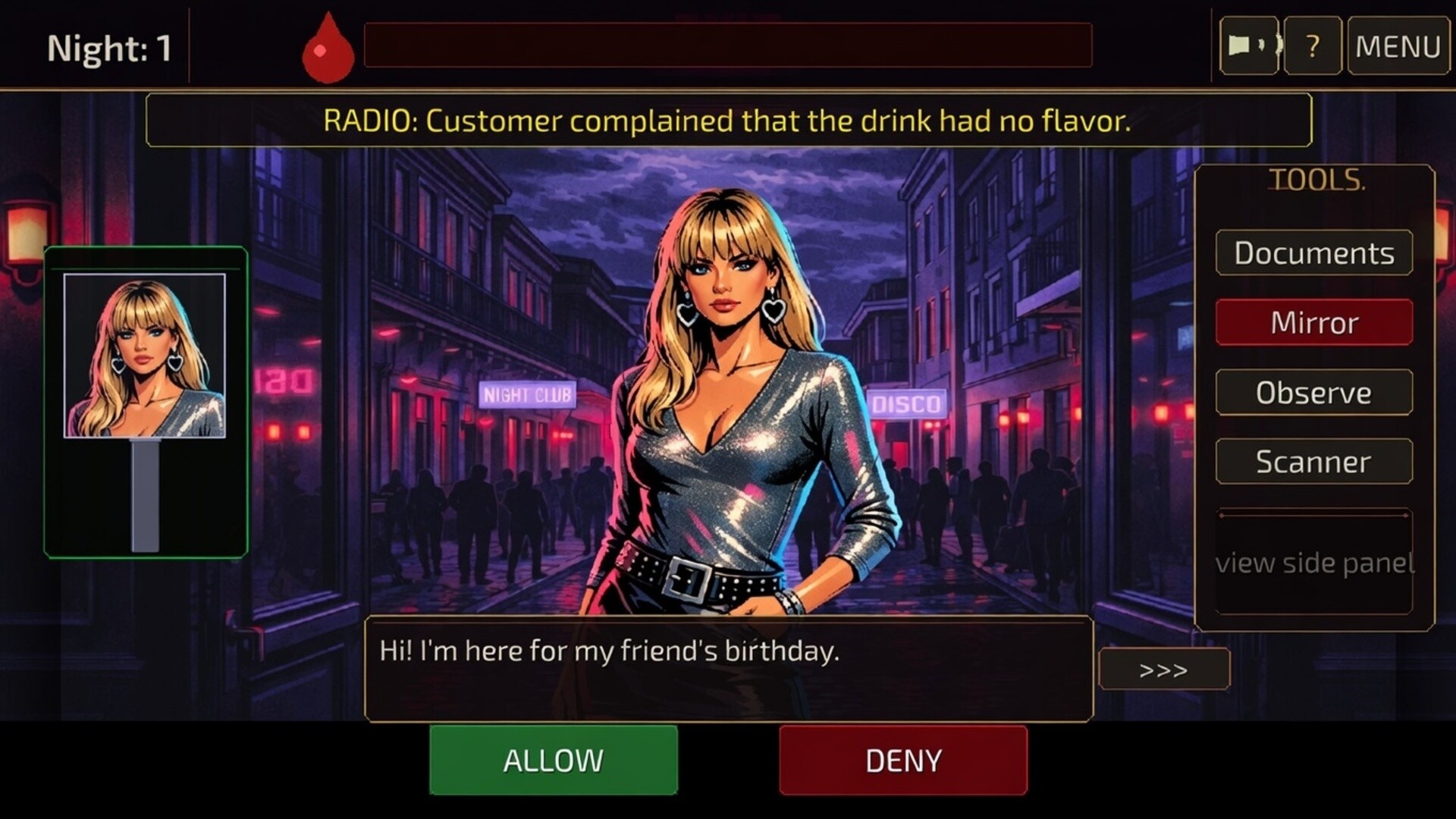This screenshot has height=819, width=1456.
Task: Expand the TOOLS panel heading
Action: (x=1317, y=180)
